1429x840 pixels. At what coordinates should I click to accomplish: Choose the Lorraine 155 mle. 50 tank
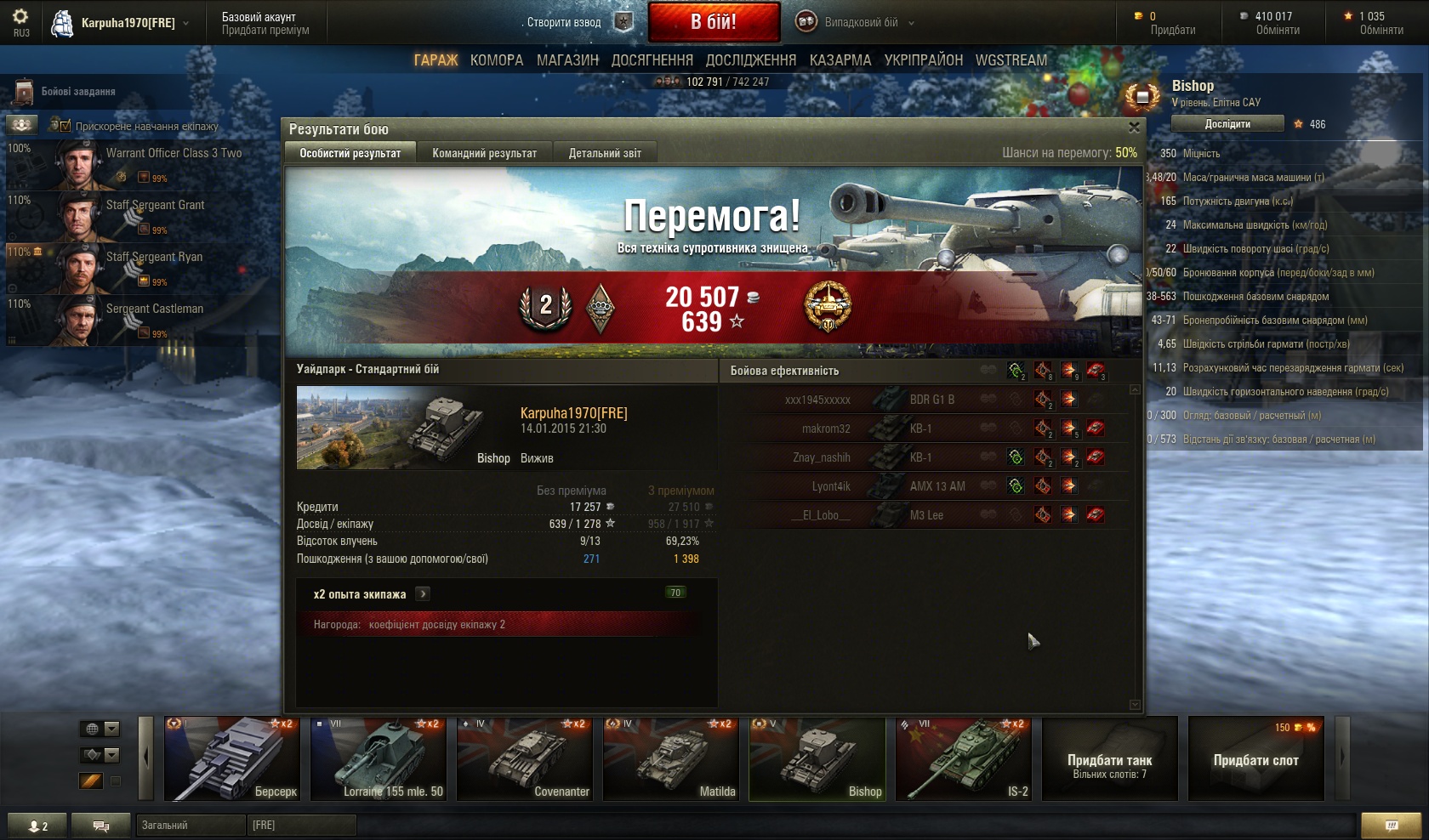click(x=379, y=759)
